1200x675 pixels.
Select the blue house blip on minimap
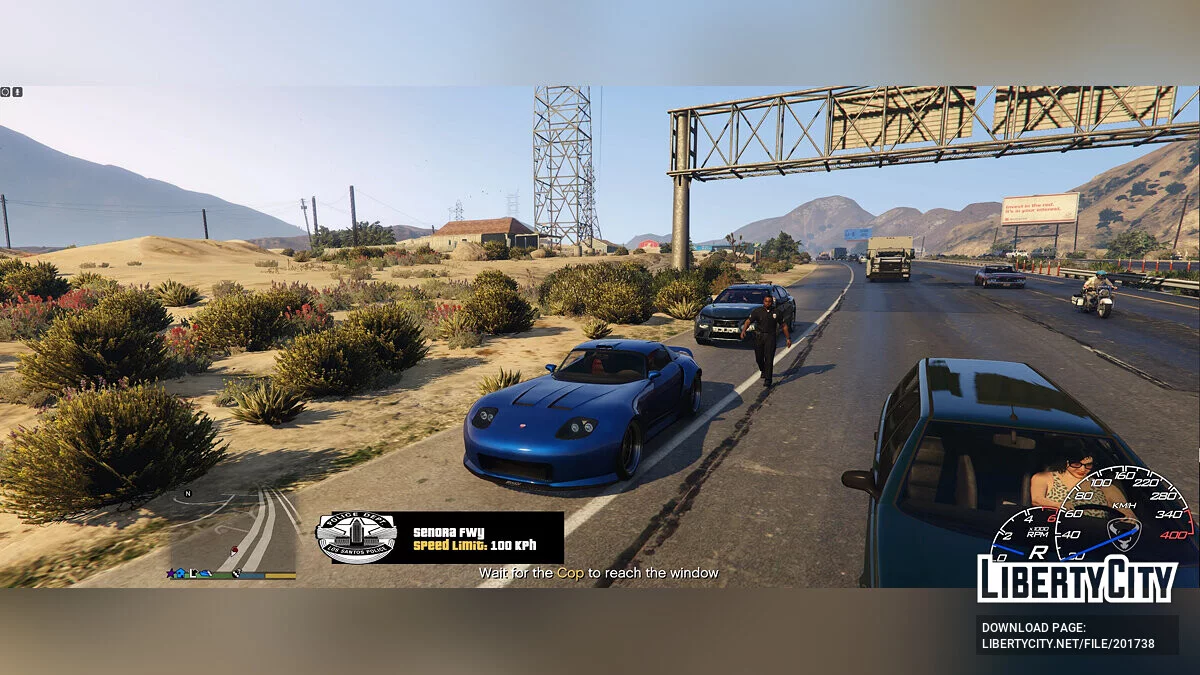click(x=181, y=574)
